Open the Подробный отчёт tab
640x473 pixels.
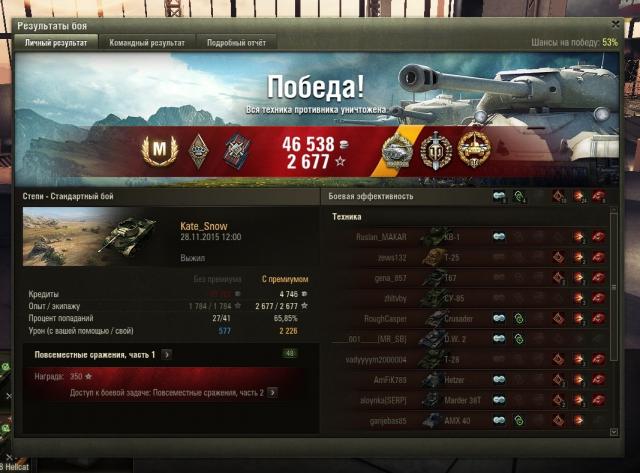click(x=236, y=43)
